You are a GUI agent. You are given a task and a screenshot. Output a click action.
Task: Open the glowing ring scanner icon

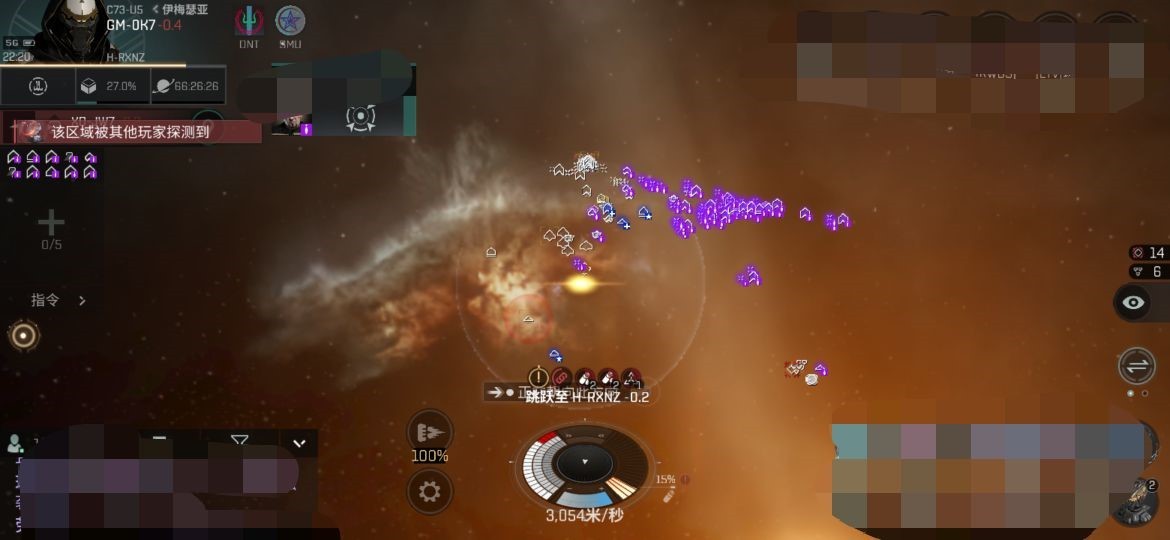[x=23, y=336]
